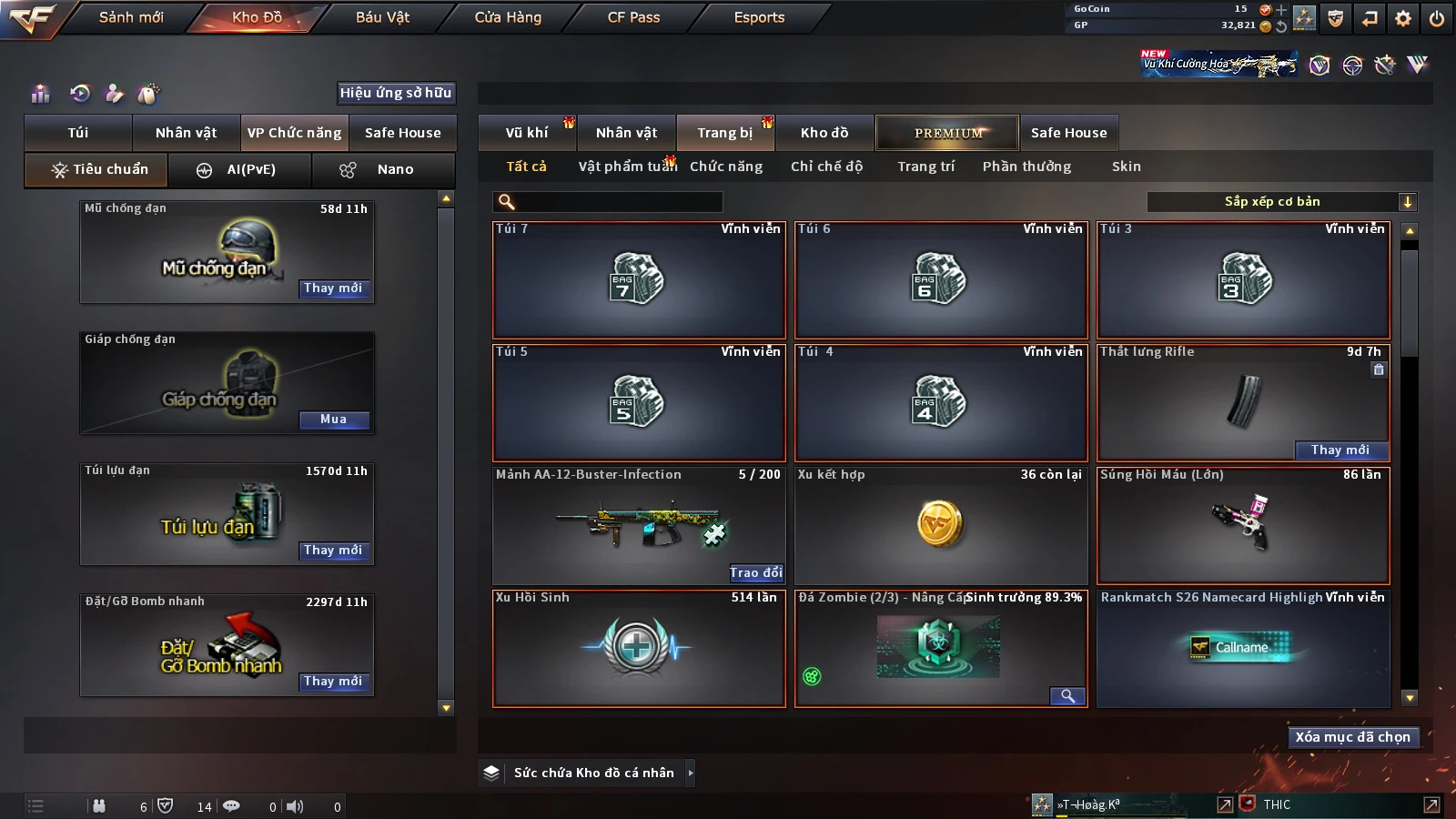Open the Sảnh mới lobby tab
Screen dimensions: 1456x819
[x=131, y=17]
